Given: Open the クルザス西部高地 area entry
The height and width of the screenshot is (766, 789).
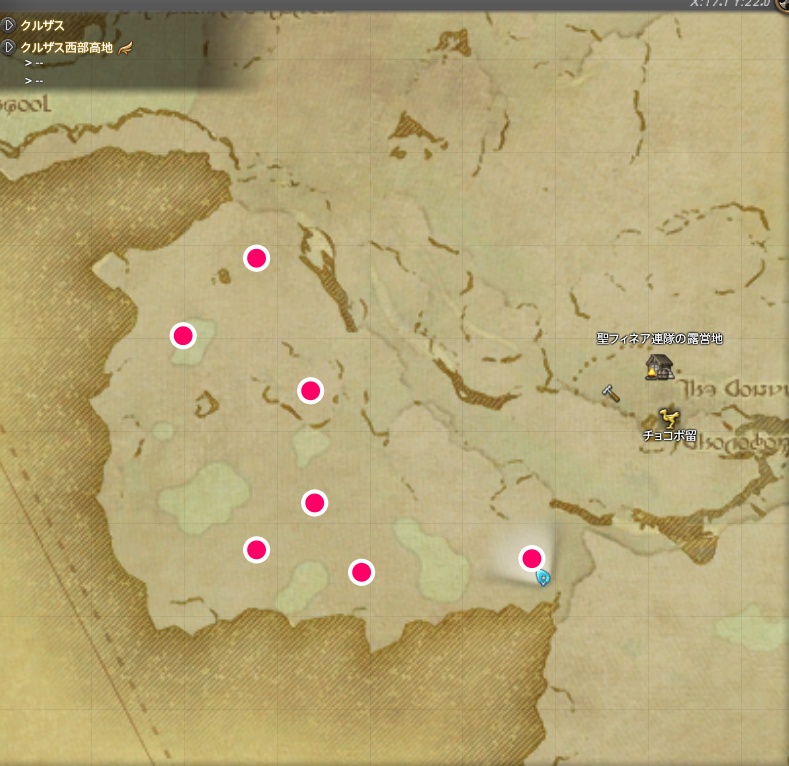Looking at the screenshot, I should [66, 47].
